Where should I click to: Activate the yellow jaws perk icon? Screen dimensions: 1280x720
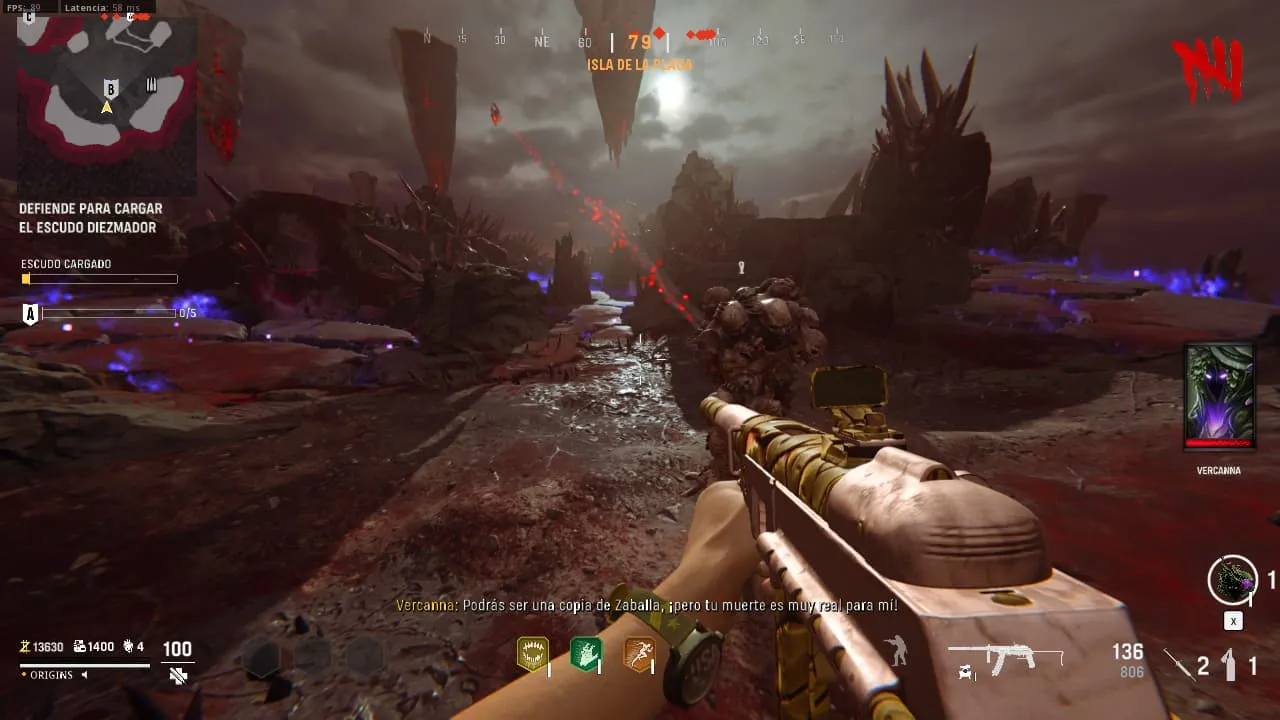click(532, 654)
